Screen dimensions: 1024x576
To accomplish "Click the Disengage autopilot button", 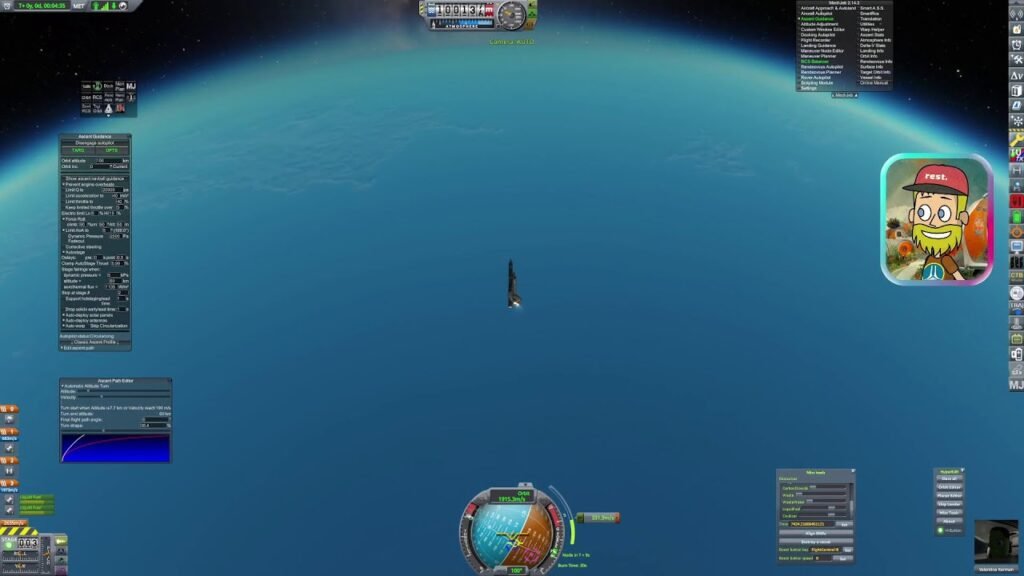I will click(95, 143).
